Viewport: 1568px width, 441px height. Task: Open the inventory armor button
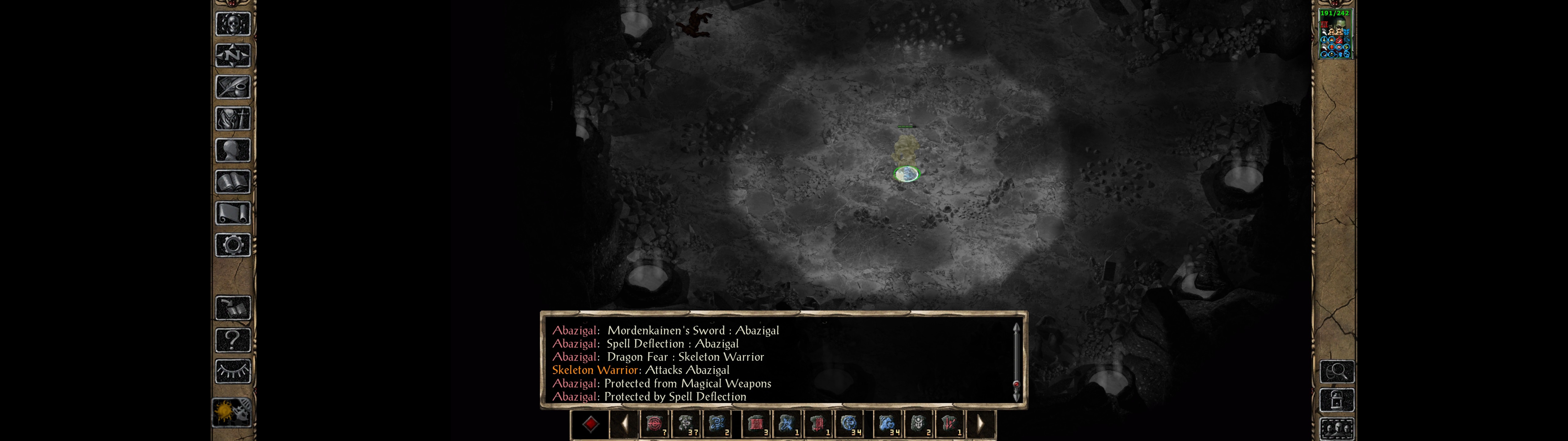pos(232,118)
